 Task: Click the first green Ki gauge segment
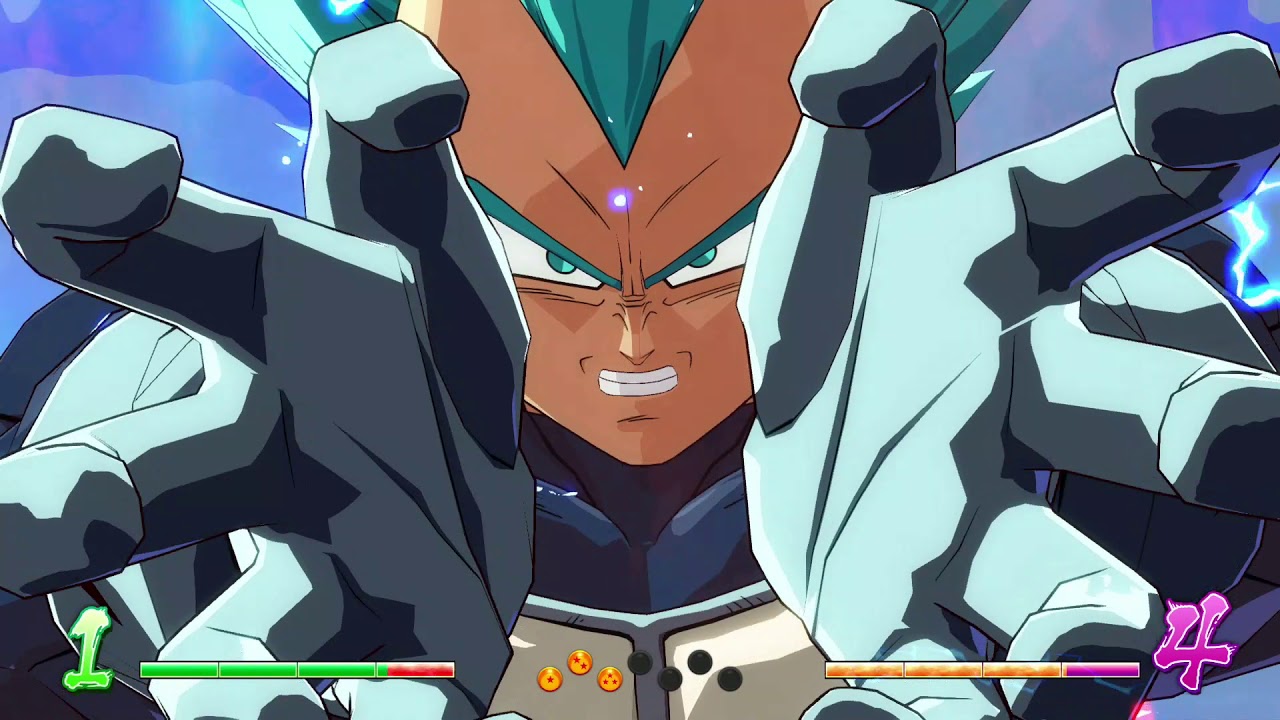[178, 668]
